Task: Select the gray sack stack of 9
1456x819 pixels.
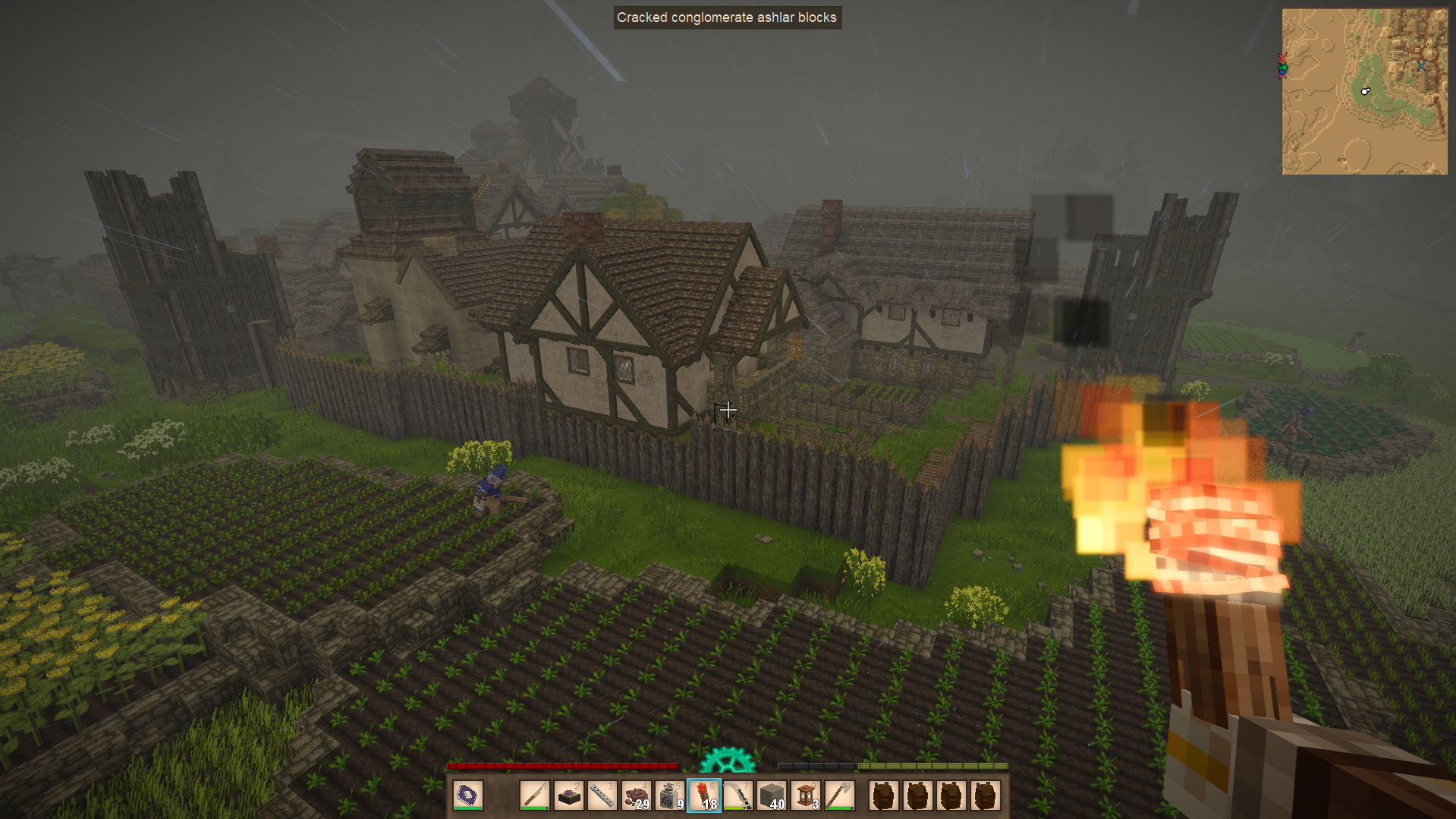Action: (x=670, y=795)
